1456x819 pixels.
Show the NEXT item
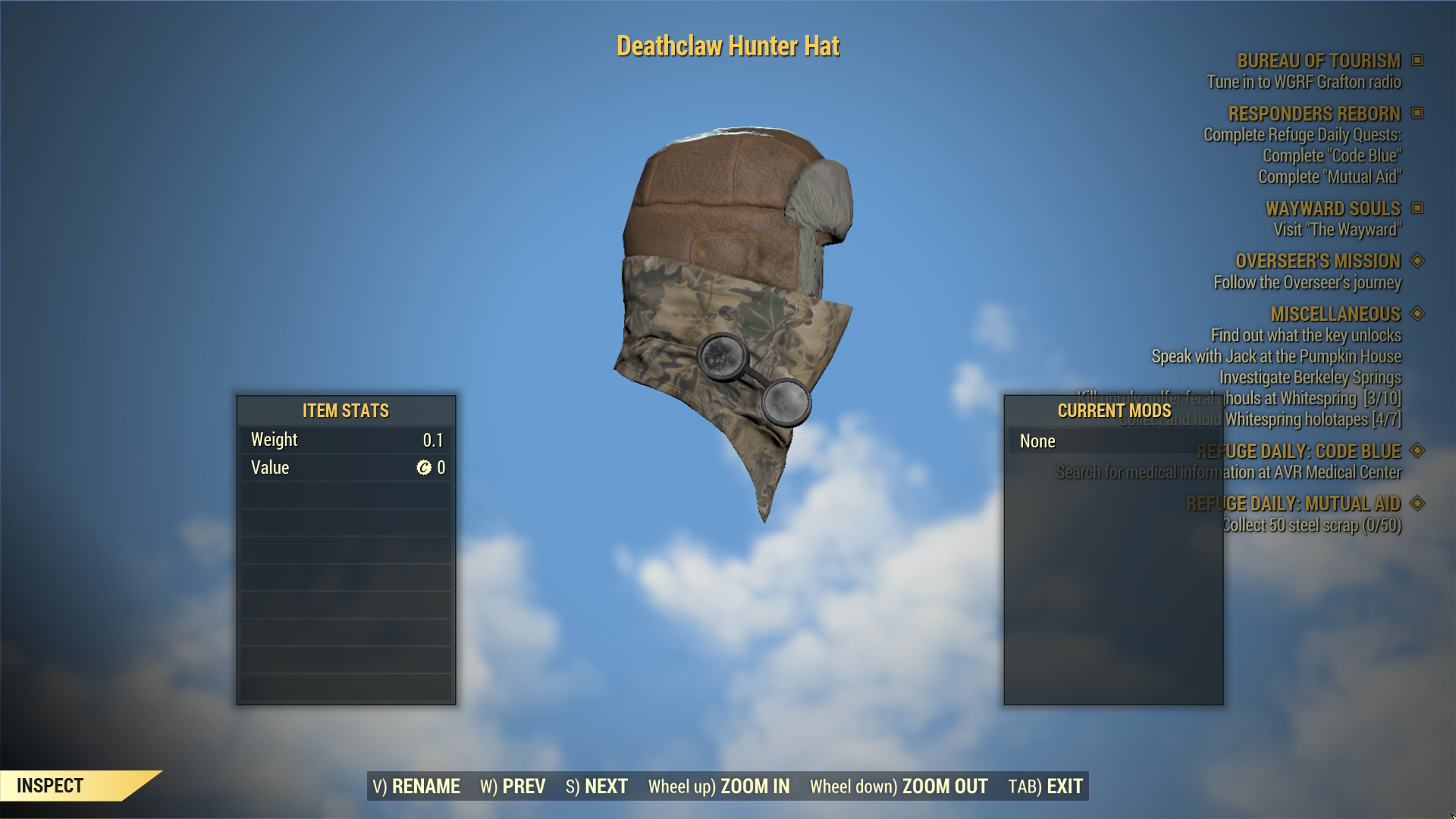coord(597,786)
